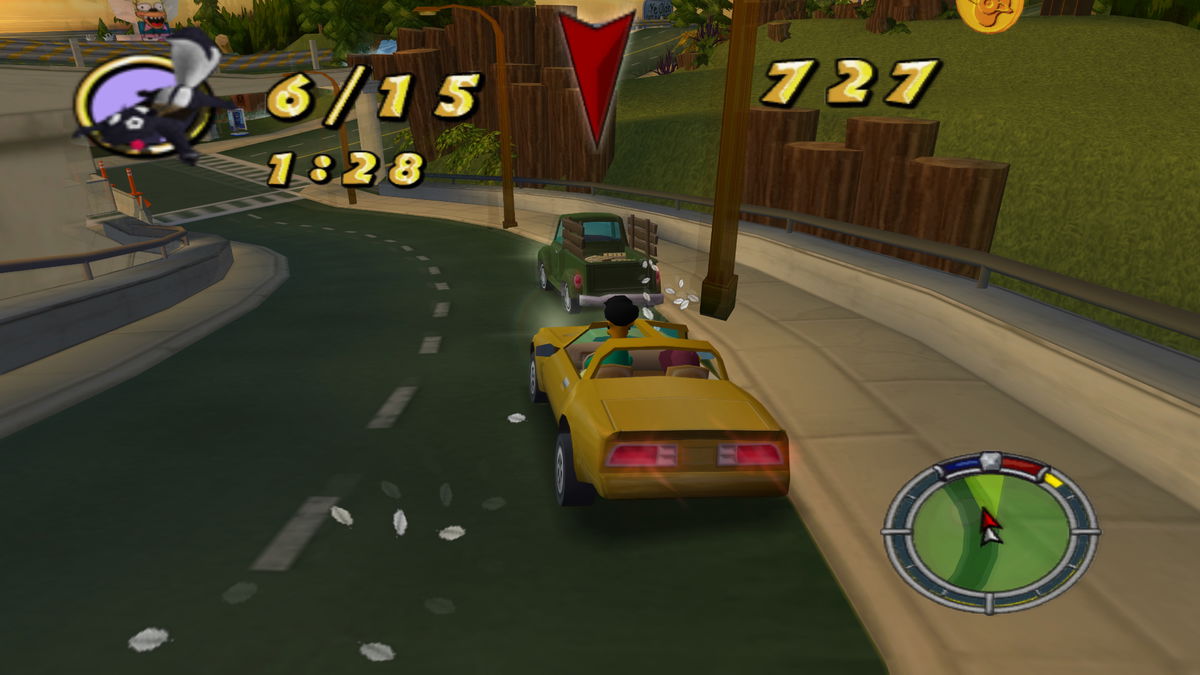Image resolution: width=1200 pixels, height=675 pixels.
Task: Click the red direction arrow indicator
Action: (x=596, y=77)
